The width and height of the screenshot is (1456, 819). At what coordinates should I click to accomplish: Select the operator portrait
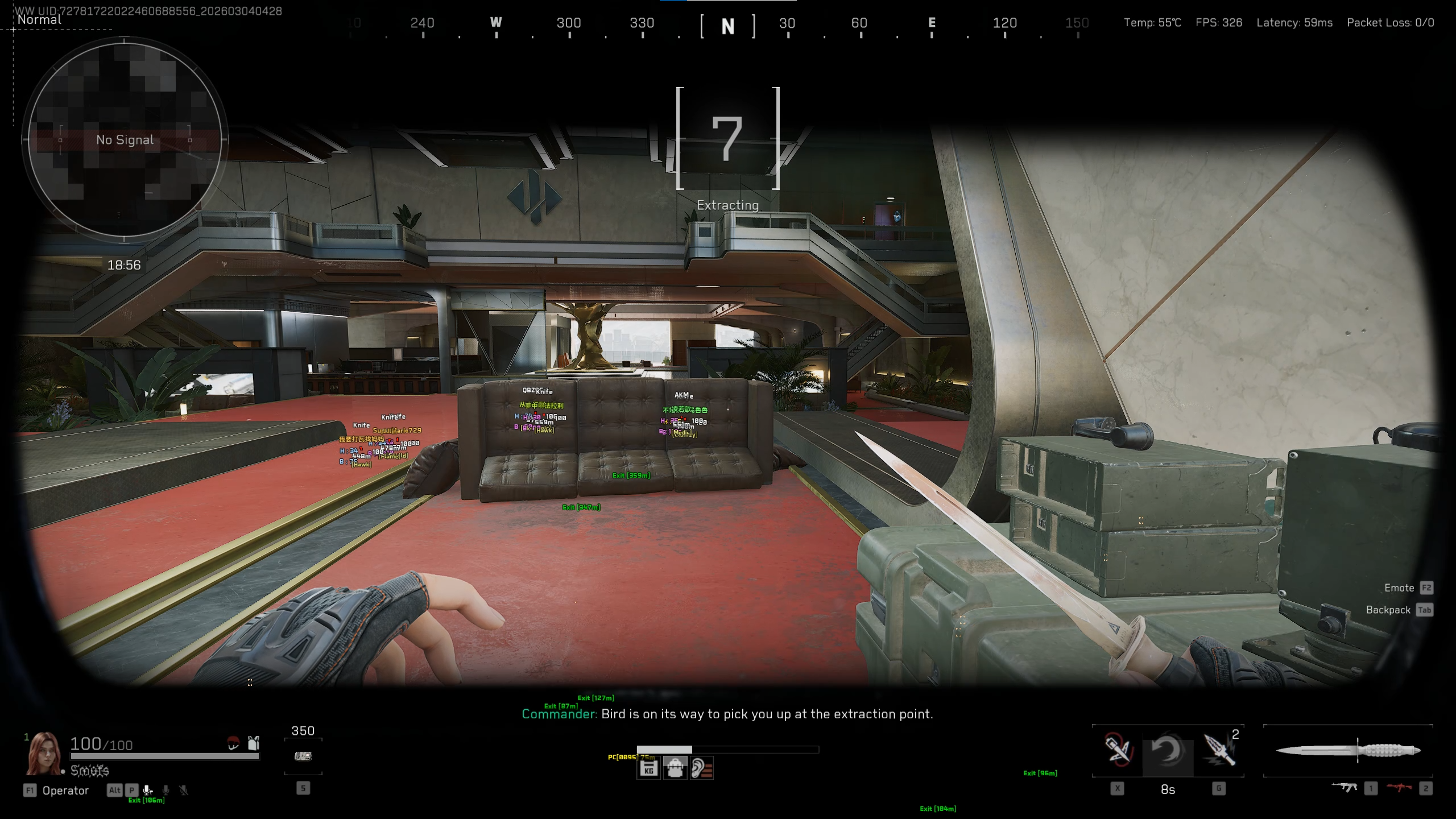[x=43, y=753]
